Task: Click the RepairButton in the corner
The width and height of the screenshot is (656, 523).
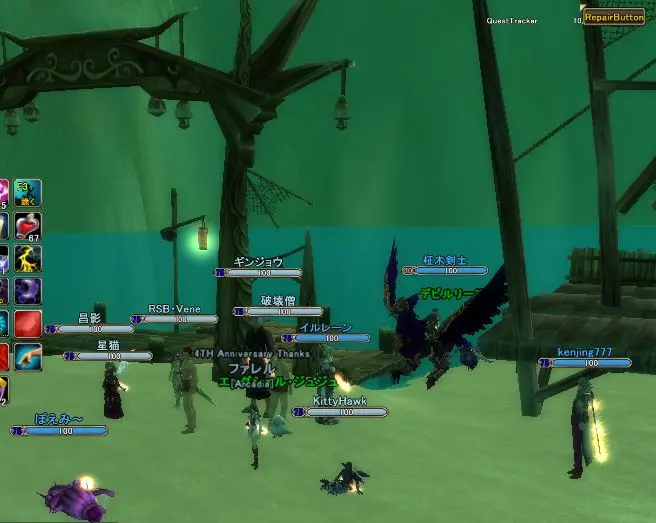Action: tap(614, 17)
